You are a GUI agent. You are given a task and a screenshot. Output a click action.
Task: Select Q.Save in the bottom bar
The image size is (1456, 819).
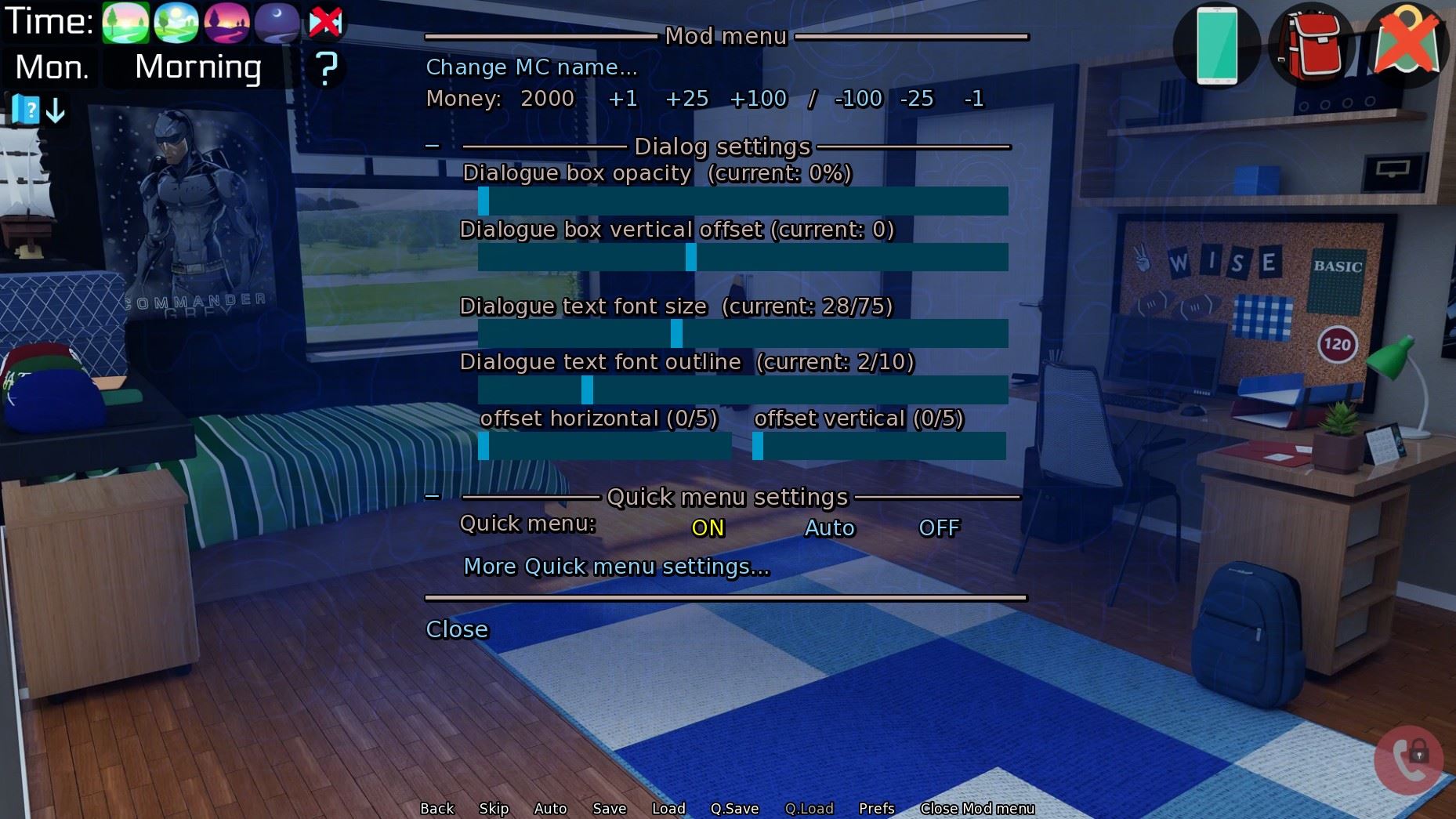pos(733,808)
